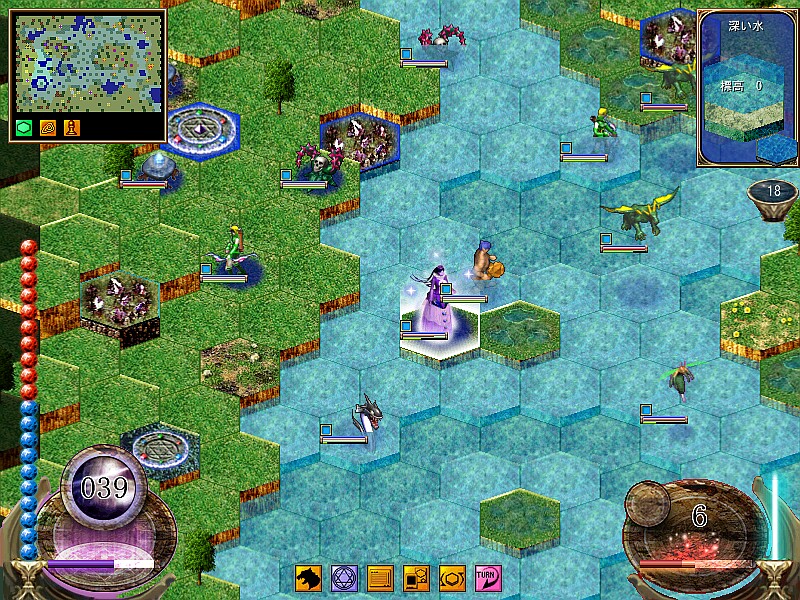Toggle the chess pawn minimap filter
The width and height of the screenshot is (800, 600).
click(x=72, y=127)
